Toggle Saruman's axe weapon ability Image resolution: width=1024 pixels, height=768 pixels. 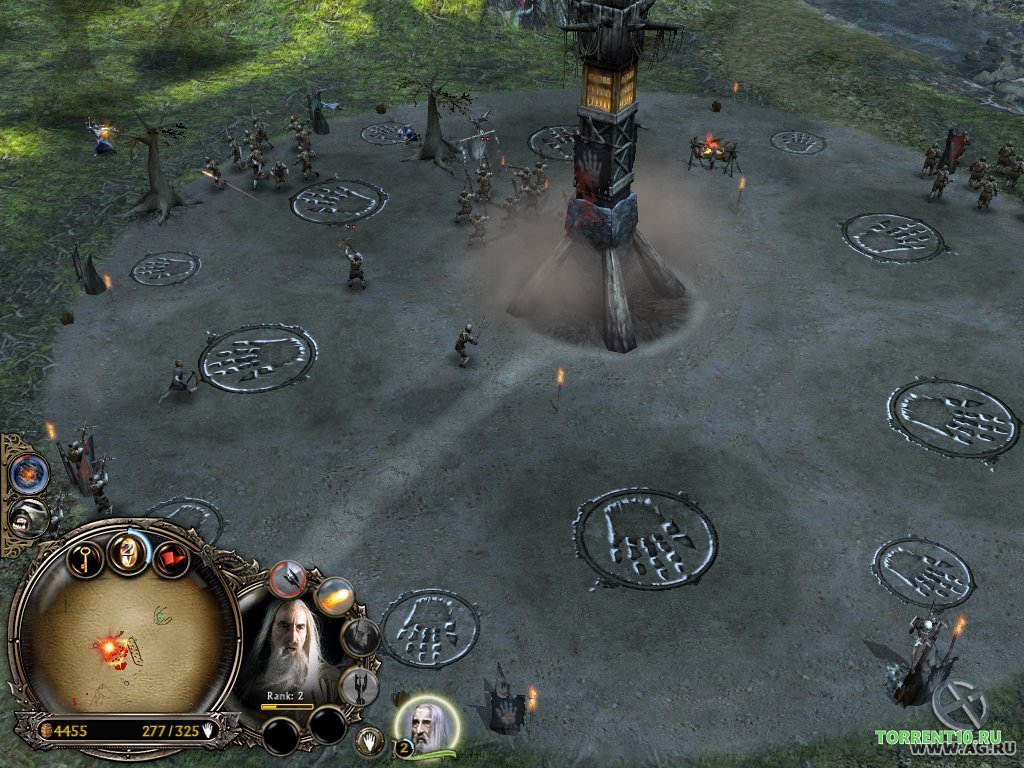click(x=289, y=578)
